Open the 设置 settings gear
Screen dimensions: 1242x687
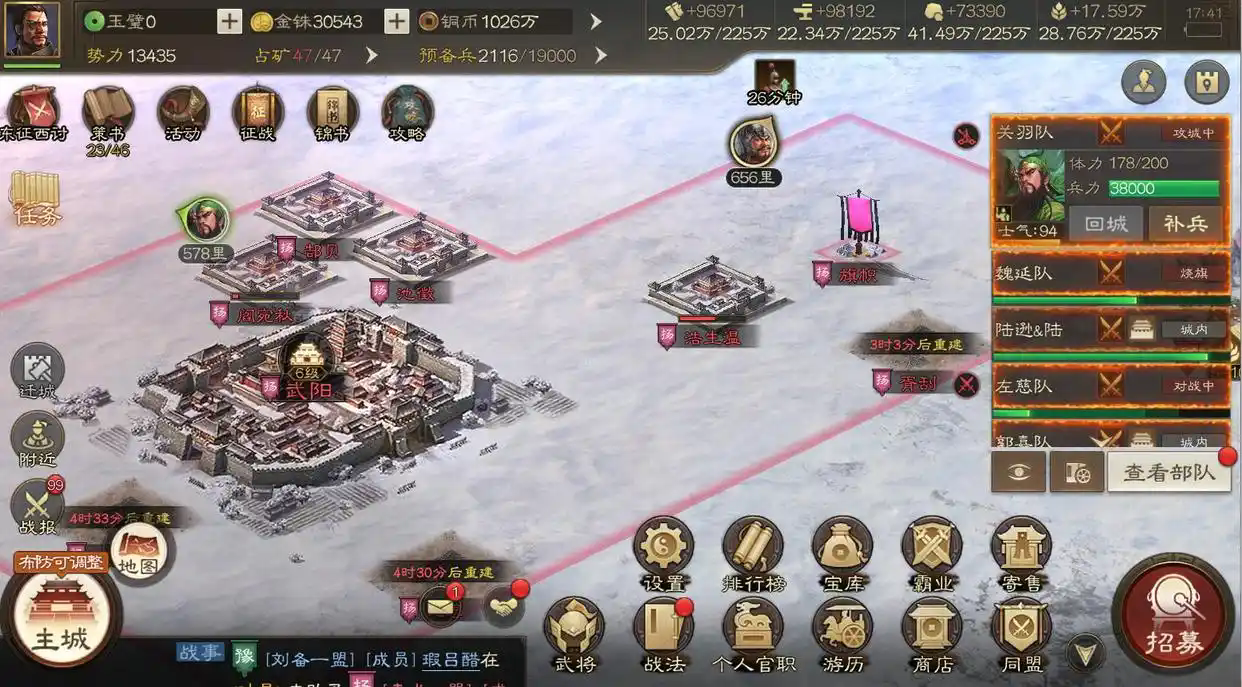(x=663, y=552)
